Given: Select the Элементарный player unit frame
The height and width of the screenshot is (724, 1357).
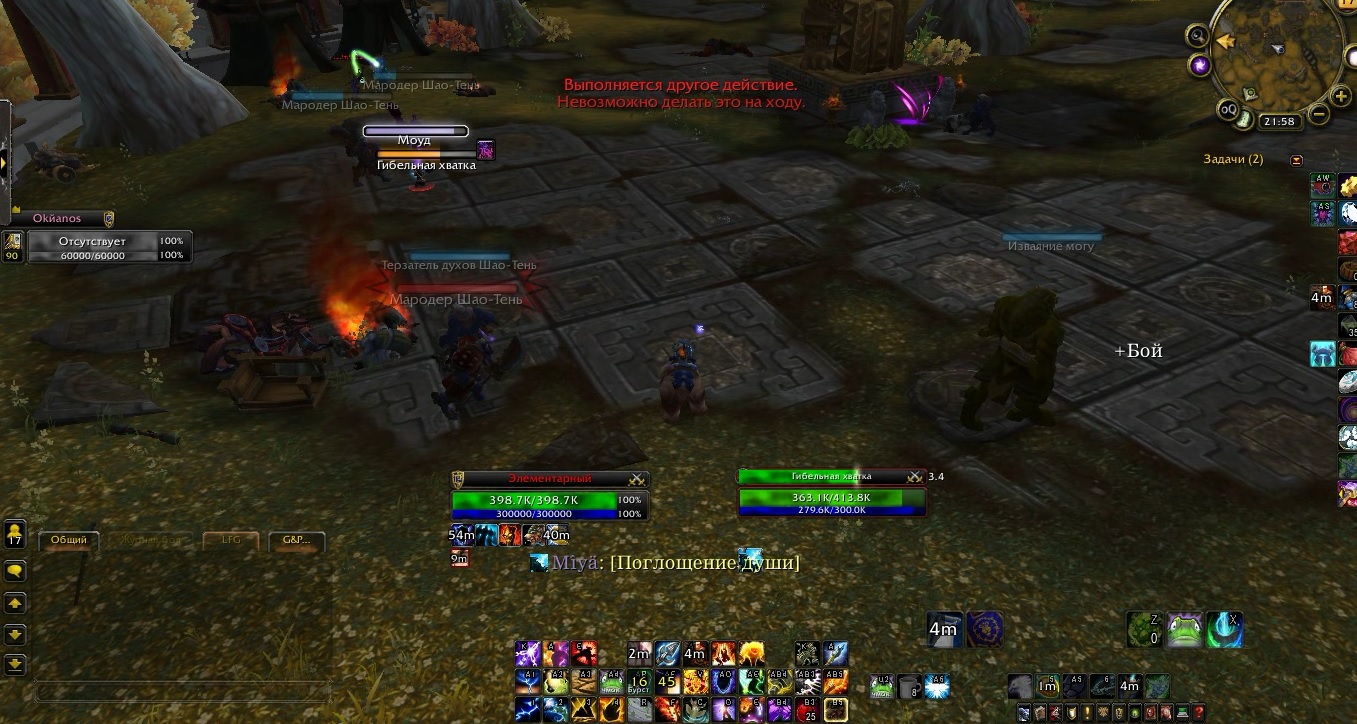Looking at the screenshot, I should tap(549, 497).
